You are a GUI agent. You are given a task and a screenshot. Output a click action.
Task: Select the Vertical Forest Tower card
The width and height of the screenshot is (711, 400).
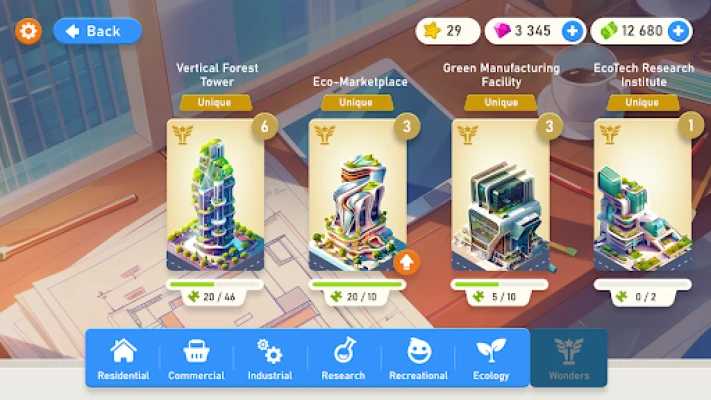point(216,195)
